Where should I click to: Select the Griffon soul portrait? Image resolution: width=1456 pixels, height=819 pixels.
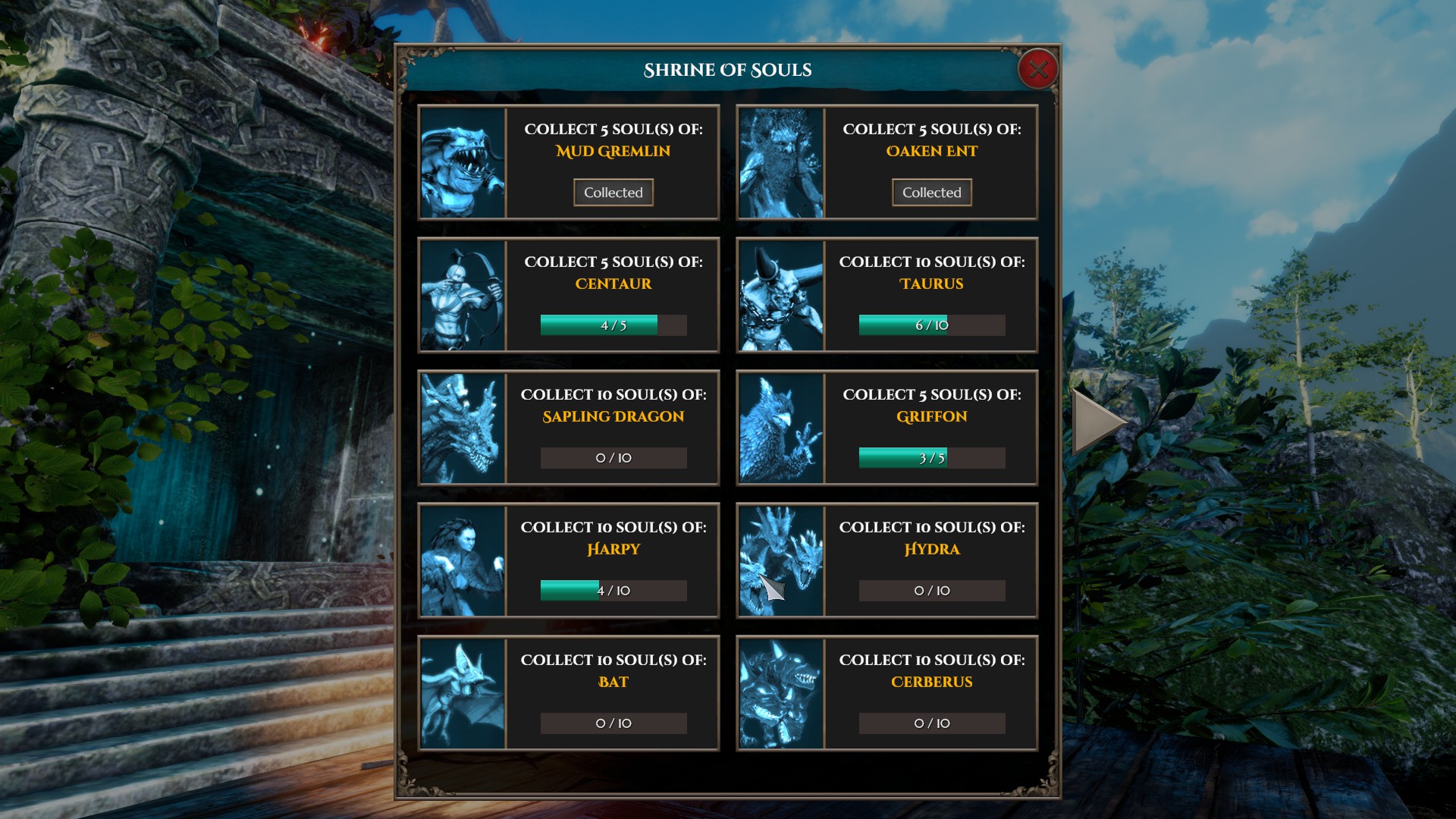pos(781,428)
